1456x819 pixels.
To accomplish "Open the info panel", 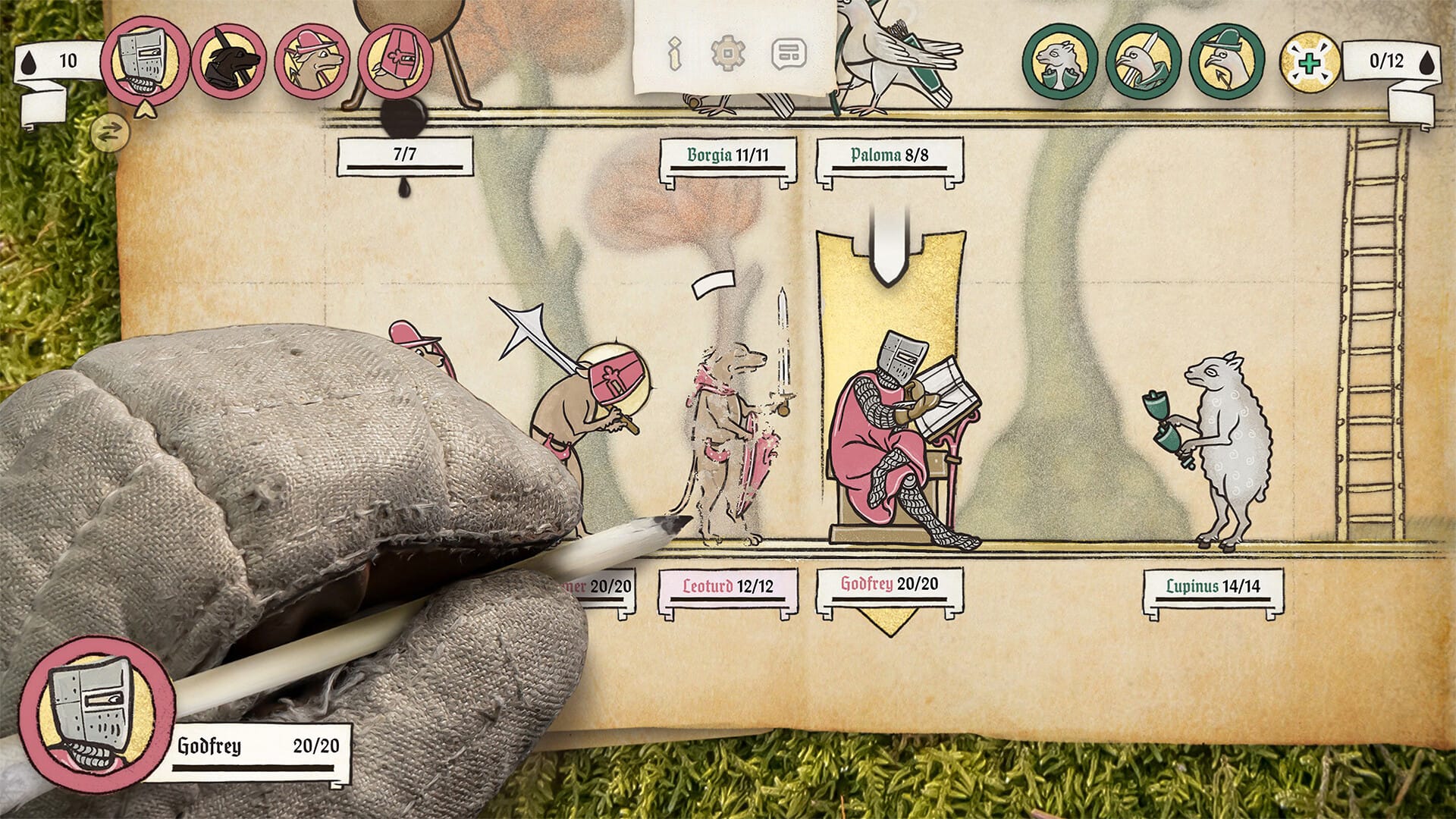I will coord(674,54).
